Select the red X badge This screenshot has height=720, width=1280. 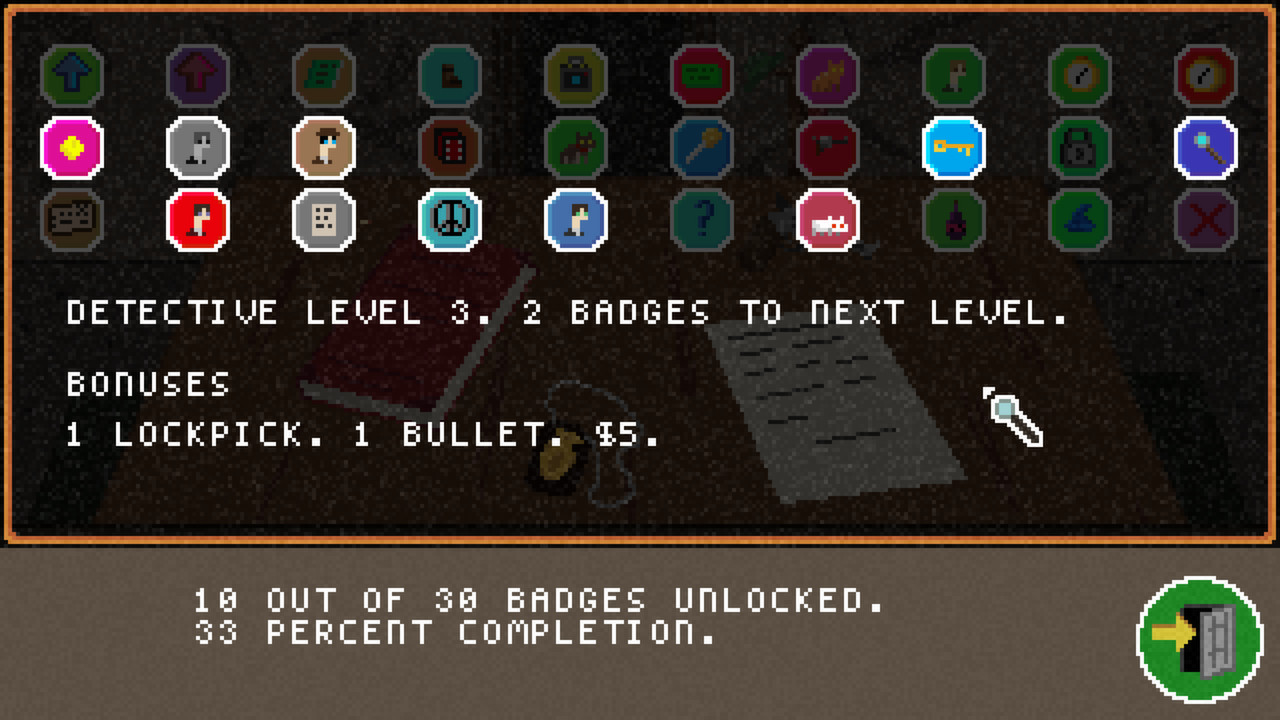coord(1206,222)
